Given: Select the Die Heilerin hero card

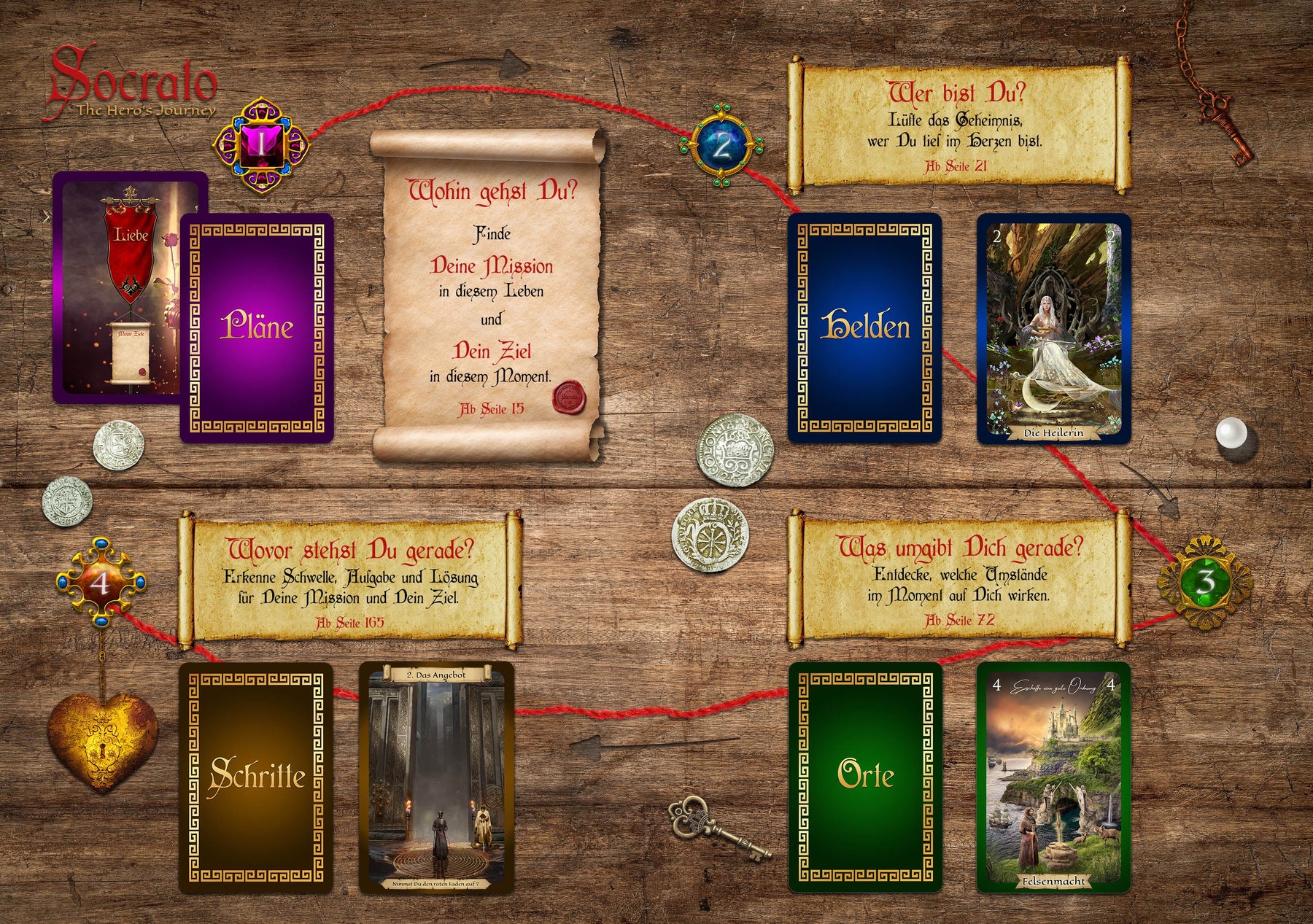Looking at the screenshot, I should point(1053,328).
